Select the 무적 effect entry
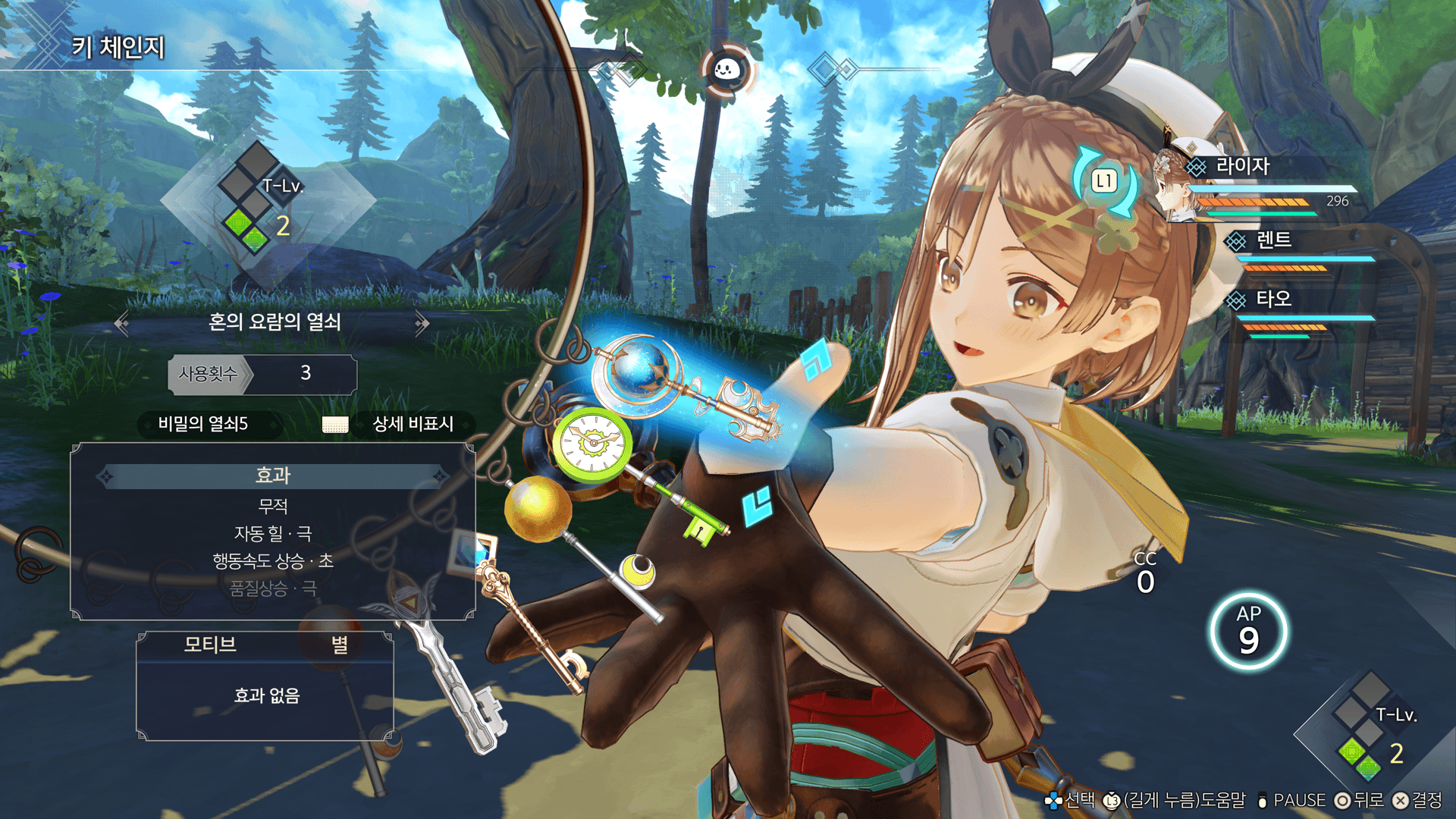Viewport: 1456px width, 819px height. click(272, 506)
